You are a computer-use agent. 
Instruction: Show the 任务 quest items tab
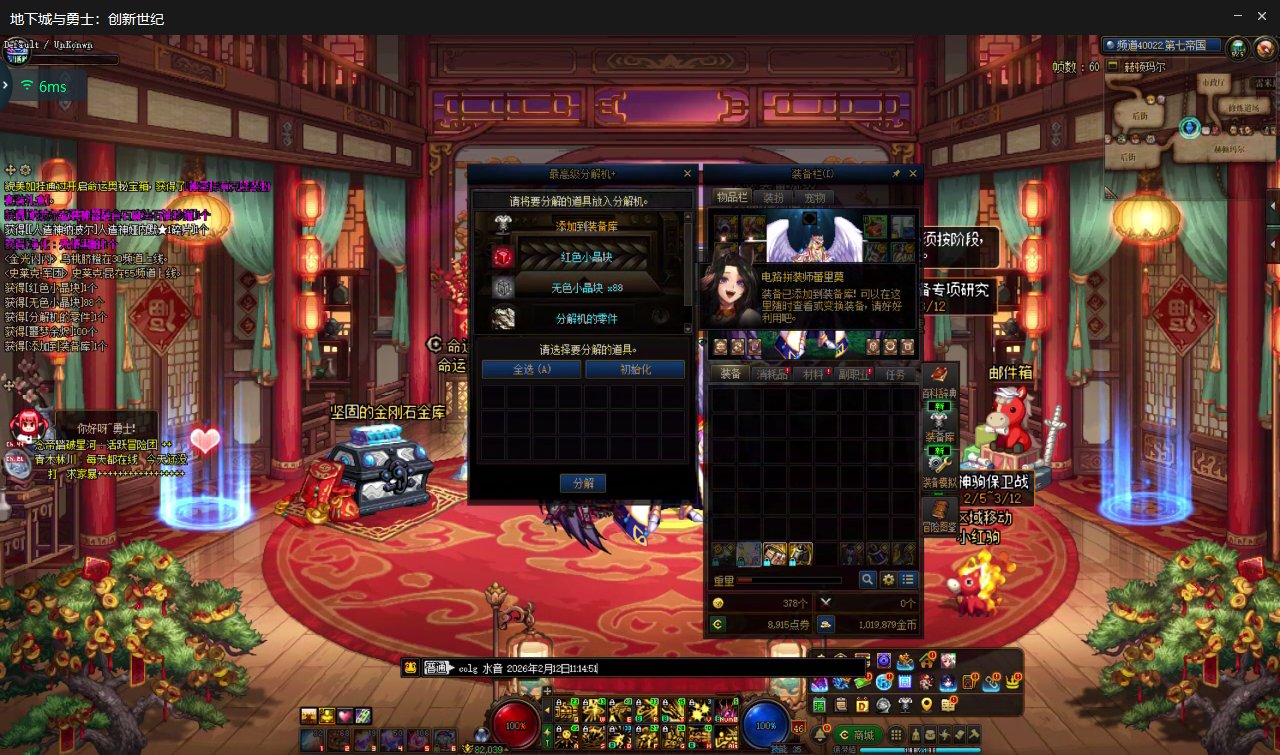[896, 374]
